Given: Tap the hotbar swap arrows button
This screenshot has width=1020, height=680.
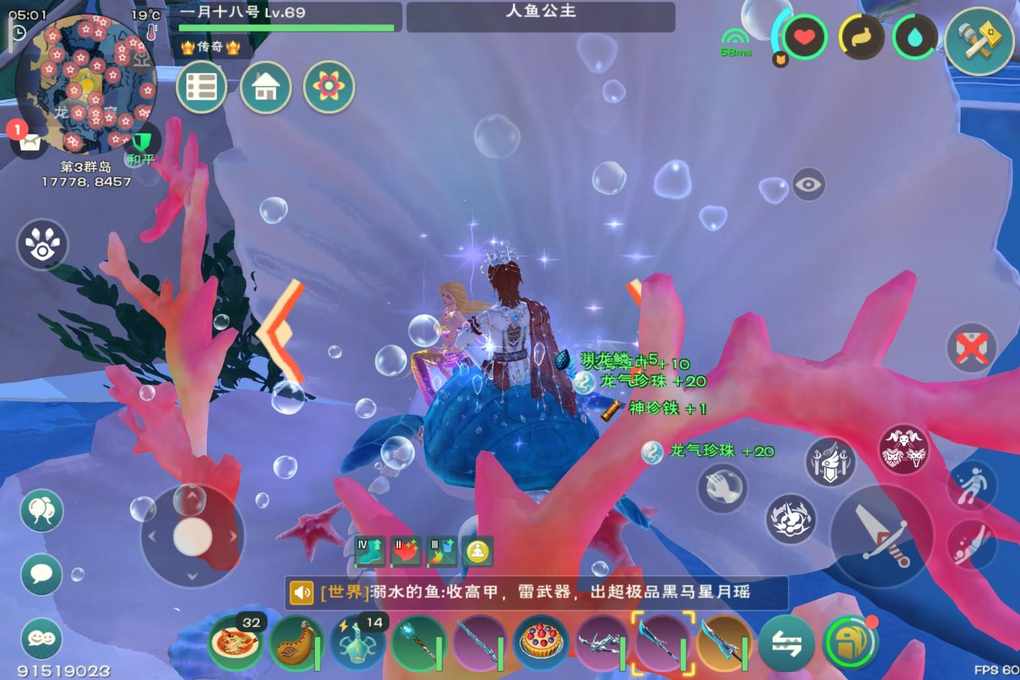Looking at the screenshot, I should pos(786,643).
